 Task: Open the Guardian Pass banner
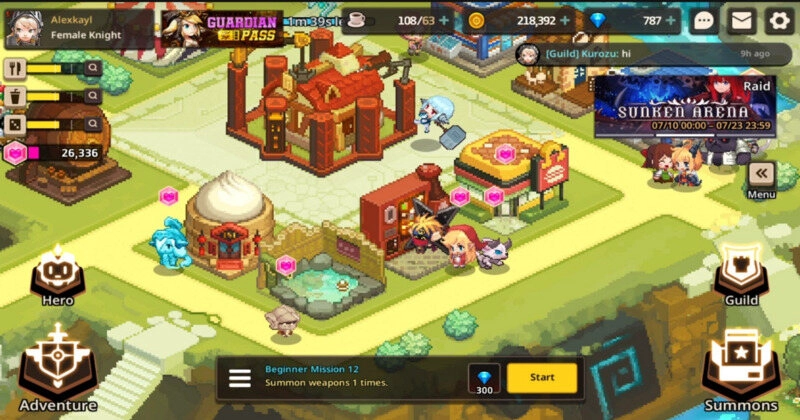click(222, 27)
